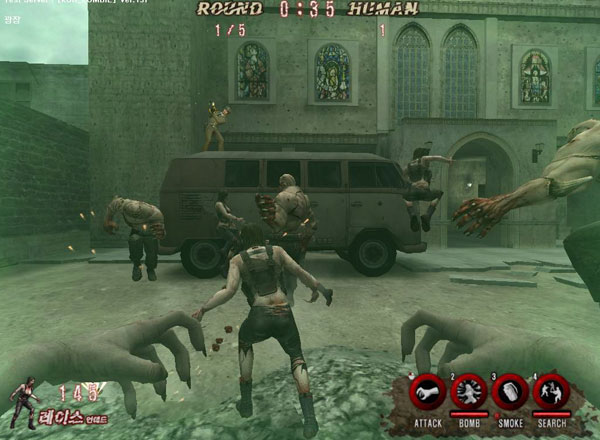The height and width of the screenshot is (440, 600).
Task: Use the BOMB explosion ability
Action: pyautogui.click(x=469, y=393)
